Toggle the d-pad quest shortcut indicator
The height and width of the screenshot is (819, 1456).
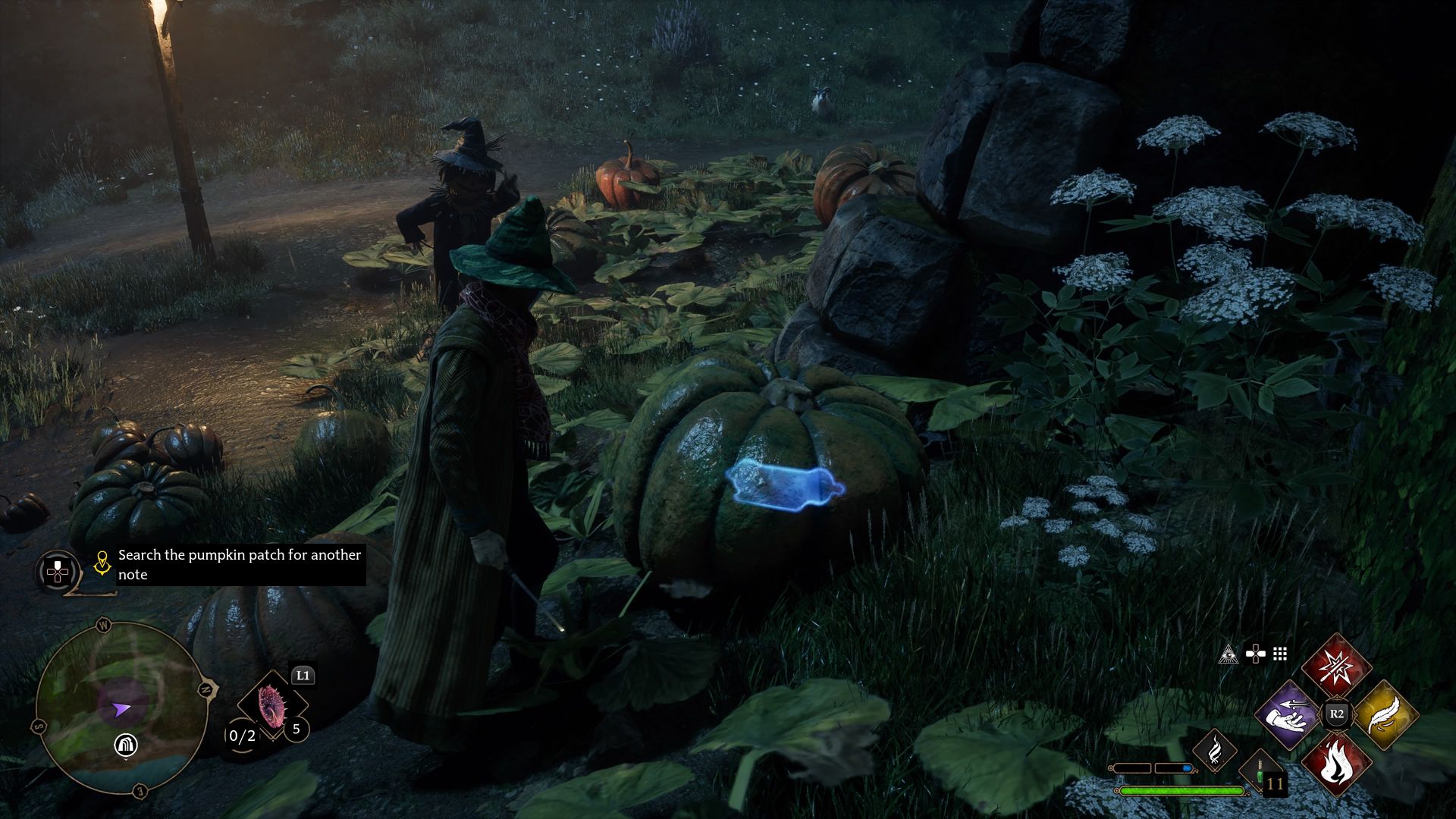(x=1256, y=654)
